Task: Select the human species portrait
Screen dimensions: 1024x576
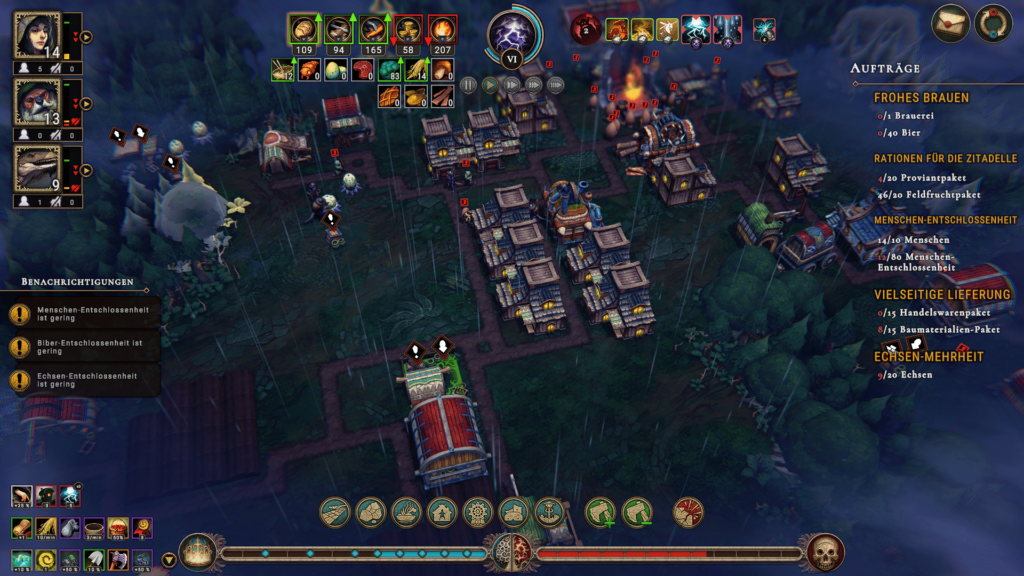Action: (x=37, y=36)
